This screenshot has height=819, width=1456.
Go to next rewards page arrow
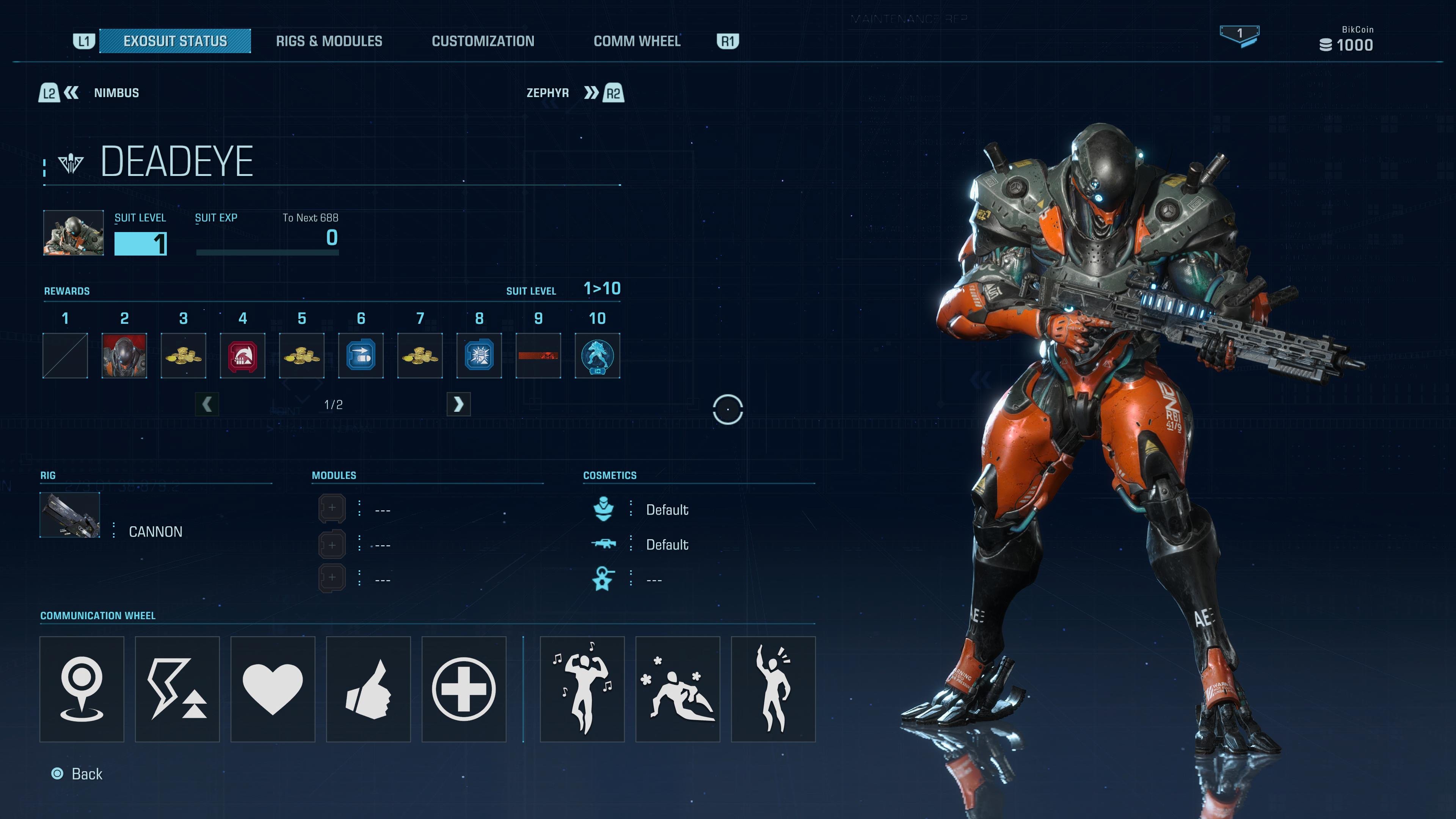click(x=458, y=404)
